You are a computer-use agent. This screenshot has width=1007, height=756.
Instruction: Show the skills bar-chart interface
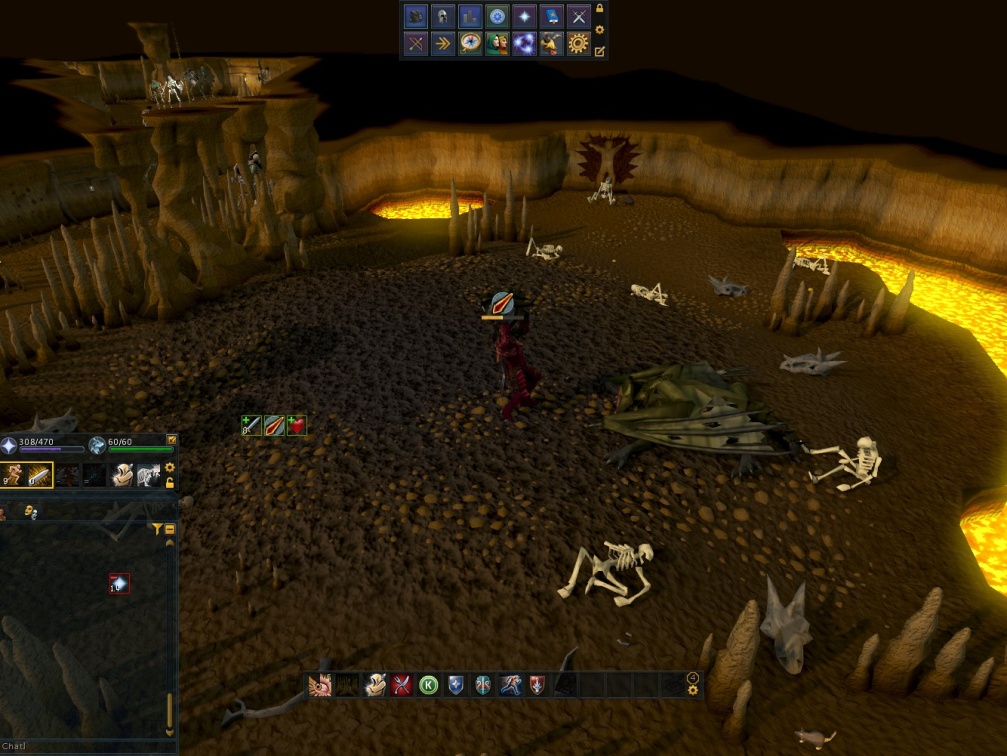[x=470, y=17]
